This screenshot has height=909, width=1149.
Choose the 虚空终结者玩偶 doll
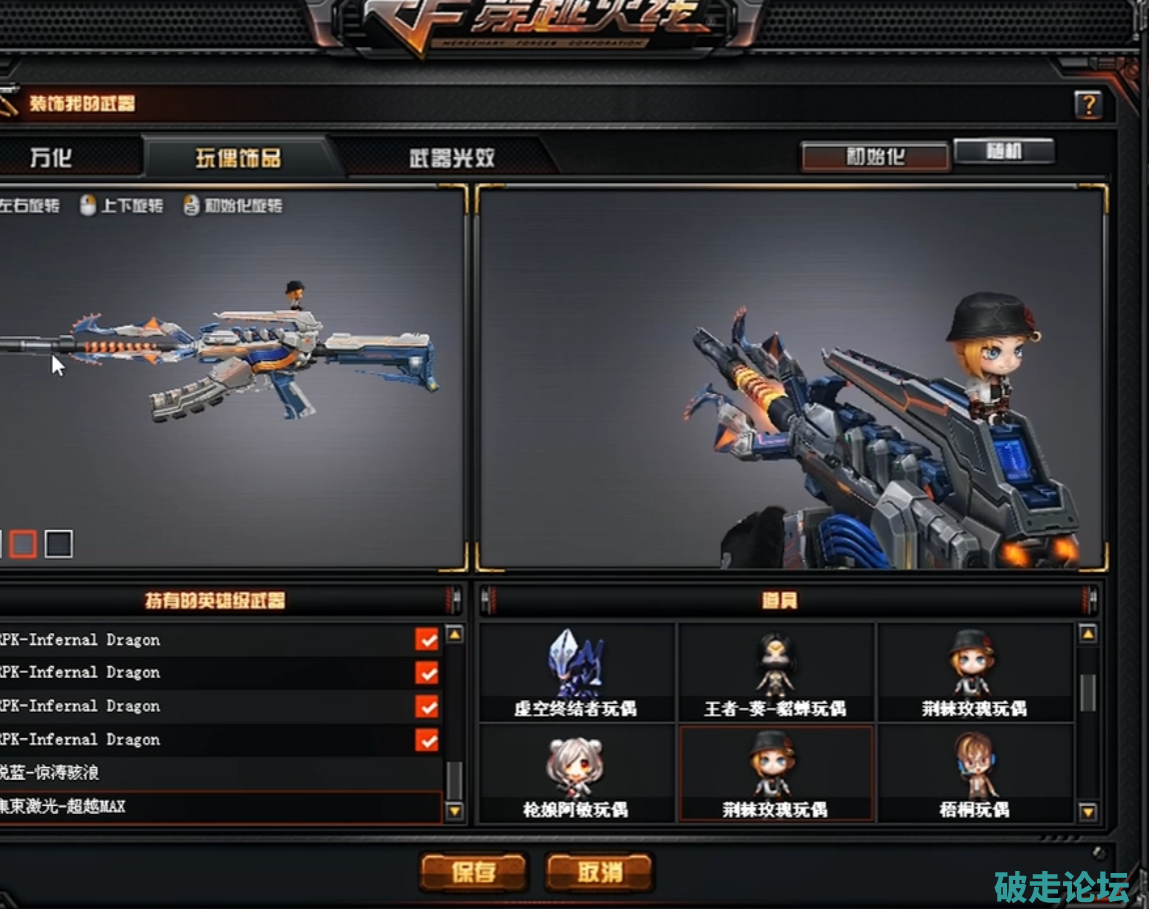[x=576, y=672]
